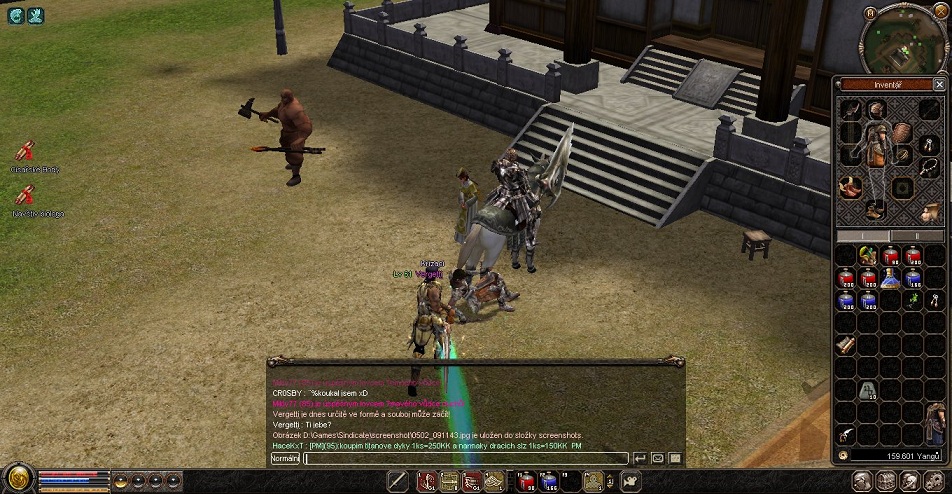Click the equipped shield slot
Image resolution: width=952 pixels, height=494 pixels.
902,132
